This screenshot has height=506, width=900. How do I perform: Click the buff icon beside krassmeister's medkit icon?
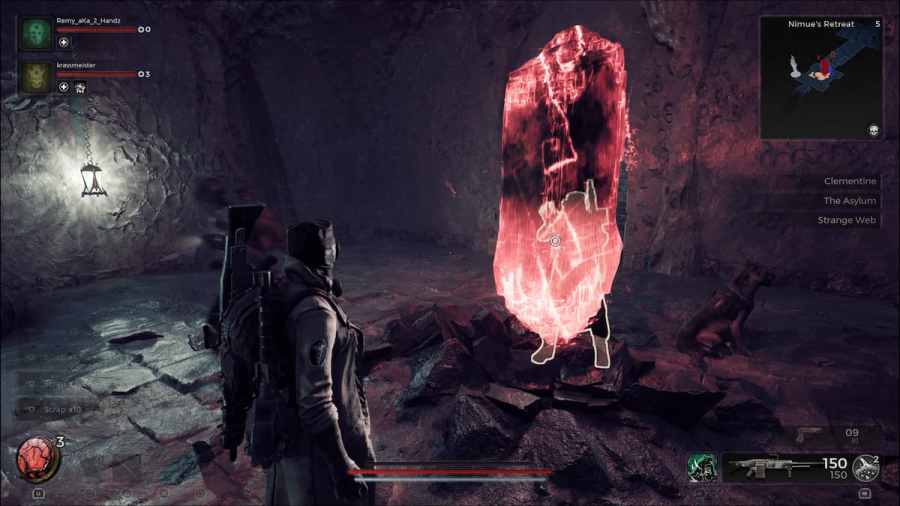(x=80, y=88)
